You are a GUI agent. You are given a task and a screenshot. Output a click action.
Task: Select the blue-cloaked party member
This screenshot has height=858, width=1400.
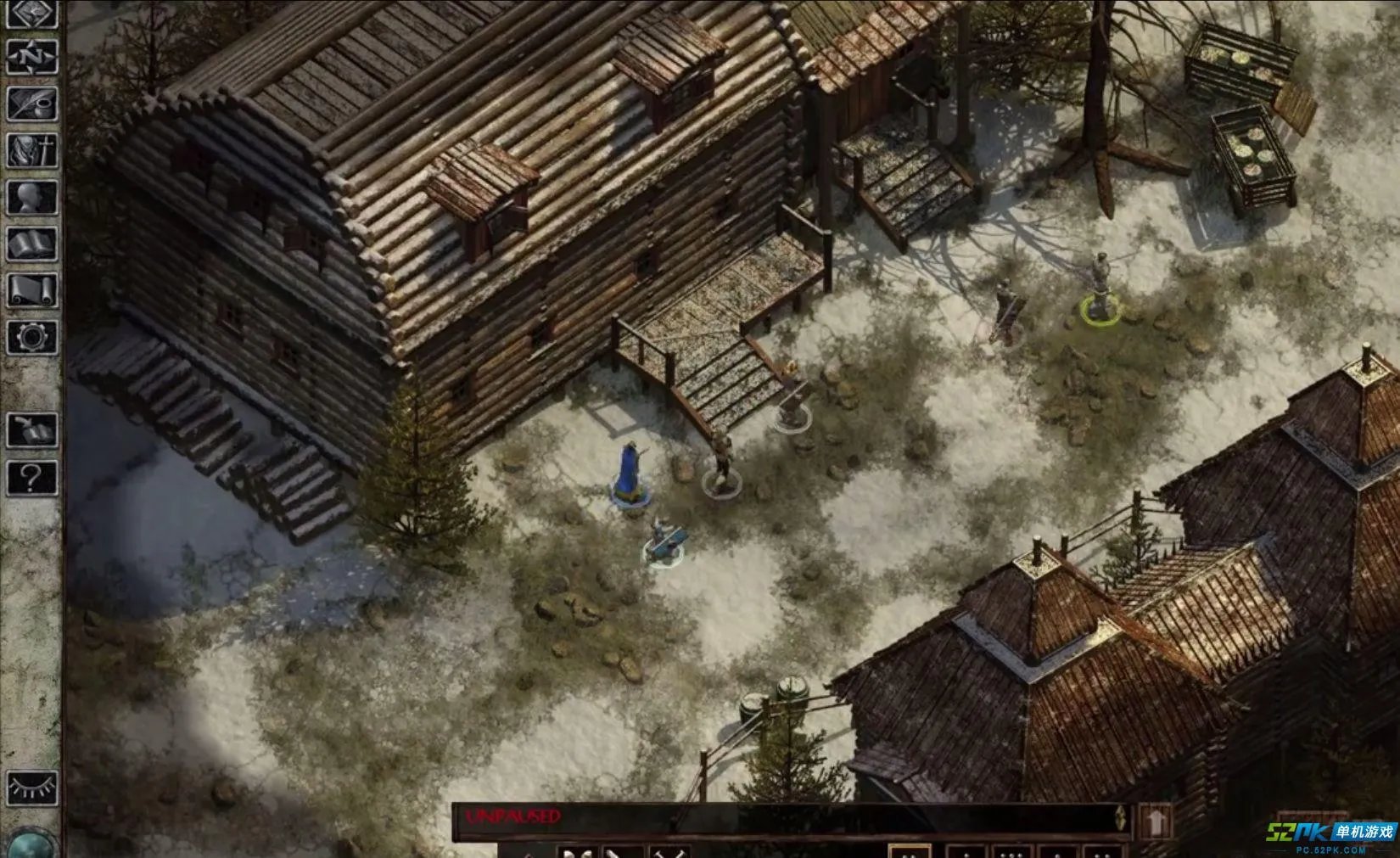click(629, 472)
